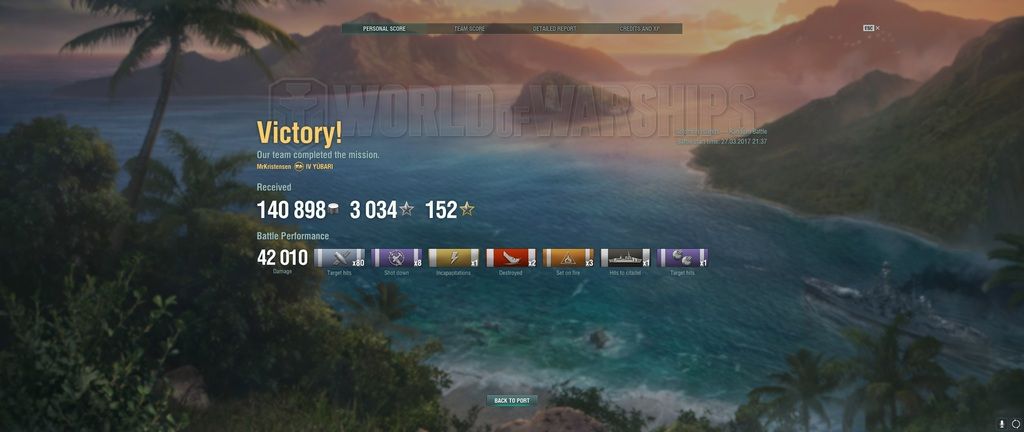Show the Credits and XP tab
The height and width of the screenshot is (432, 1024).
coord(639,29)
